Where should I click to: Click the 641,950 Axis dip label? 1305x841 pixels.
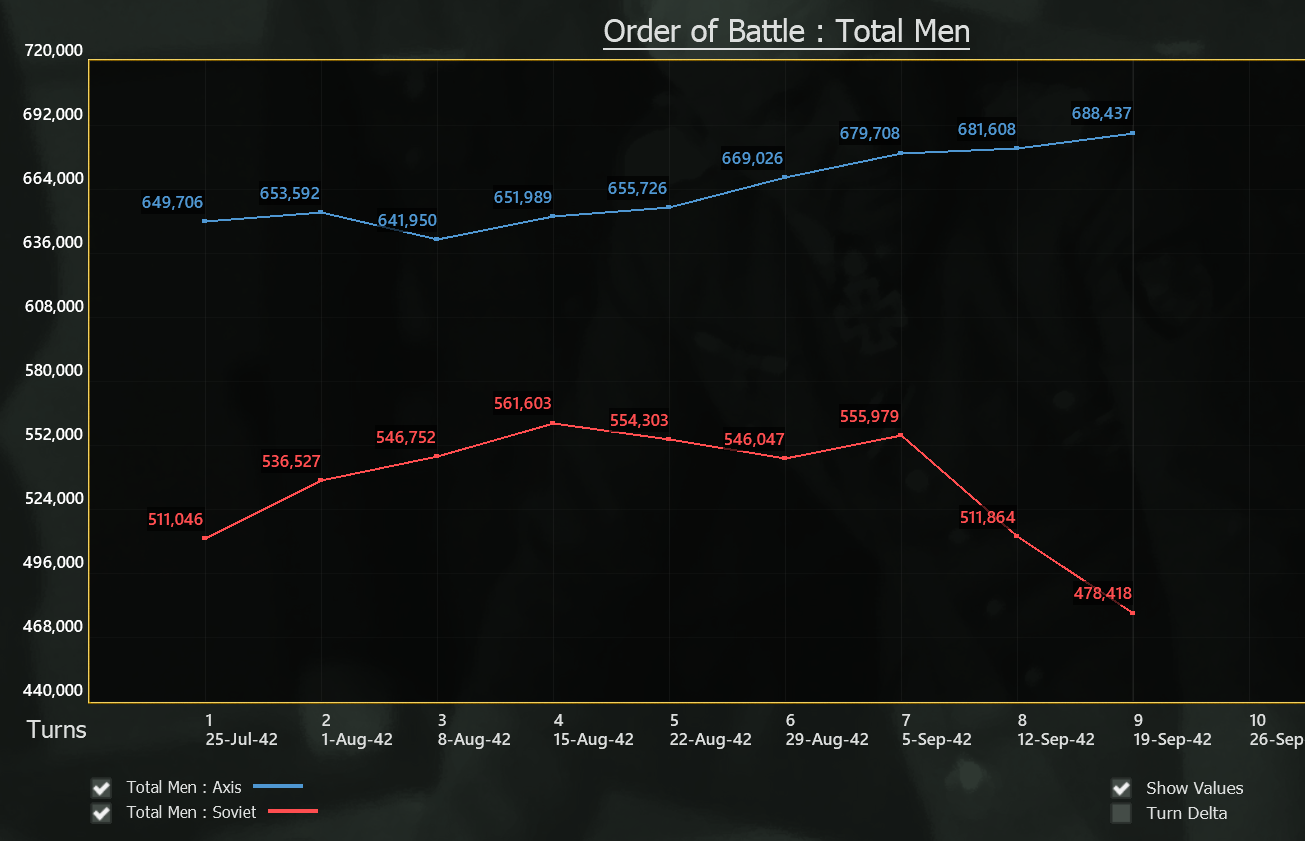point(408,220)
